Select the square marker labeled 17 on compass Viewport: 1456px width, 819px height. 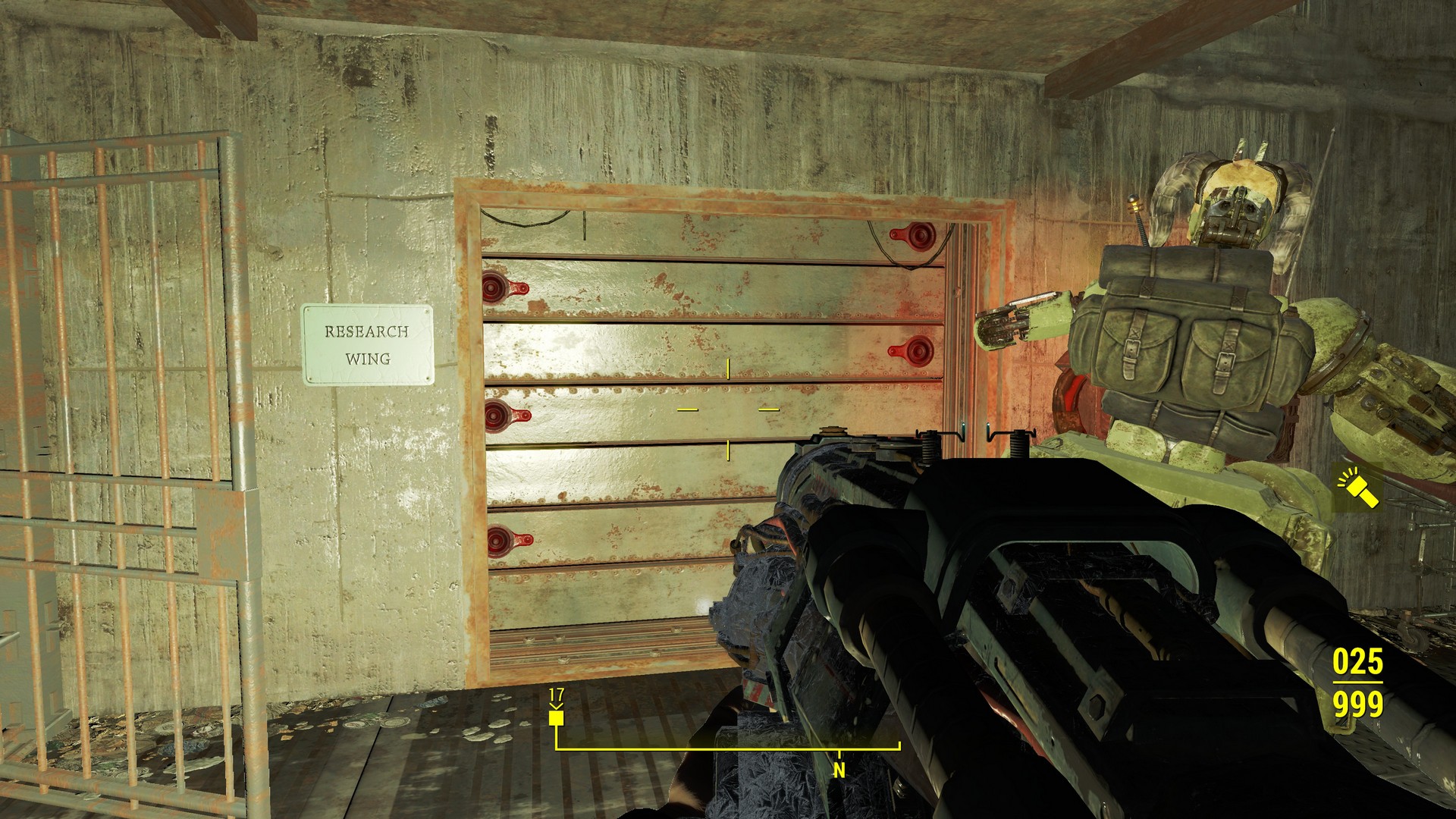tap(557, 717)
